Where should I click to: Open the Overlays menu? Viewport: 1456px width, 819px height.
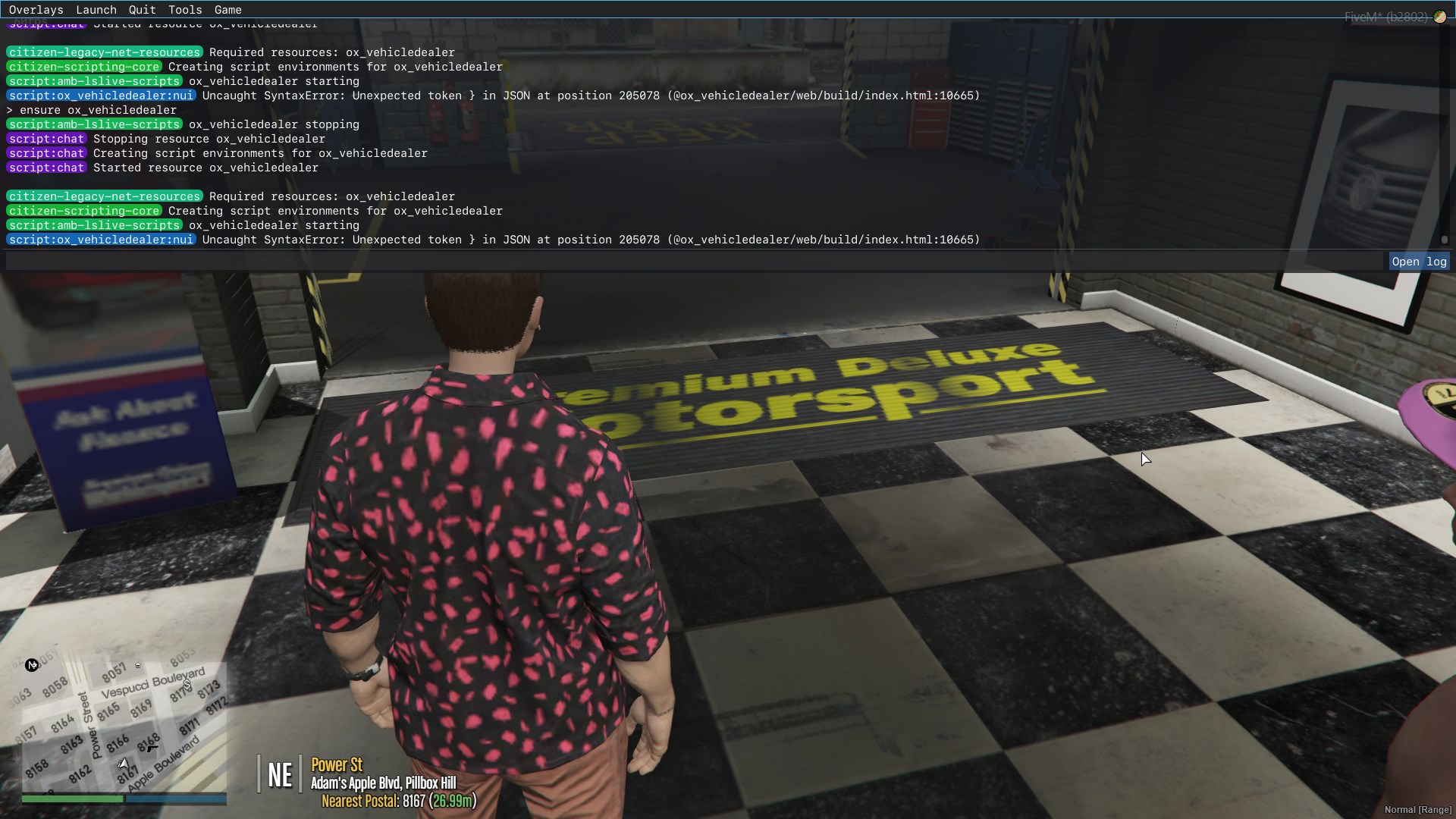(x=36, y=10)
